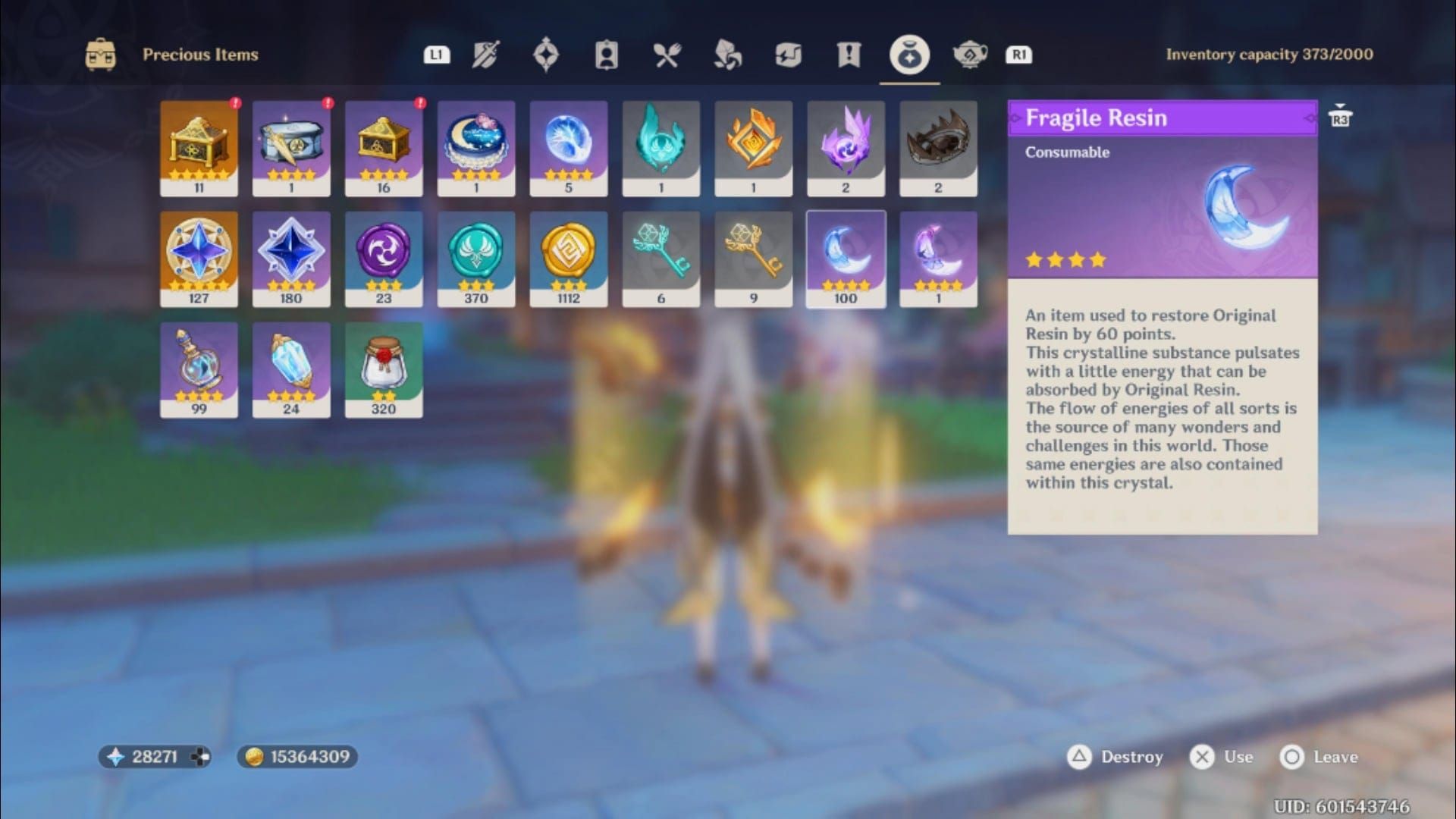Open the Gadgets inventory tab icon
Viewport: 1456px width, 819px height.
789,54
